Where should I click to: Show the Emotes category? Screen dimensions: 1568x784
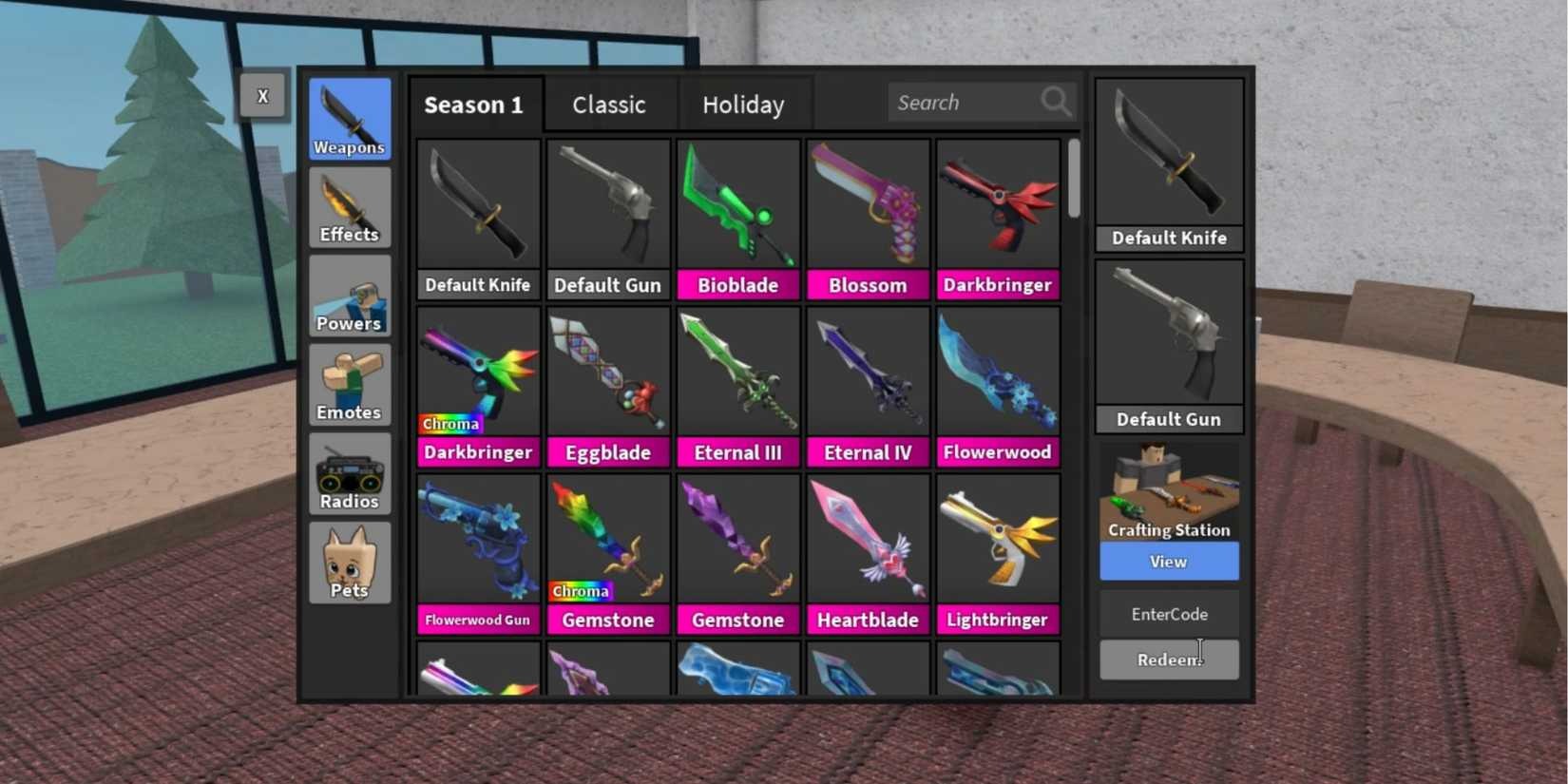point(349,386)
